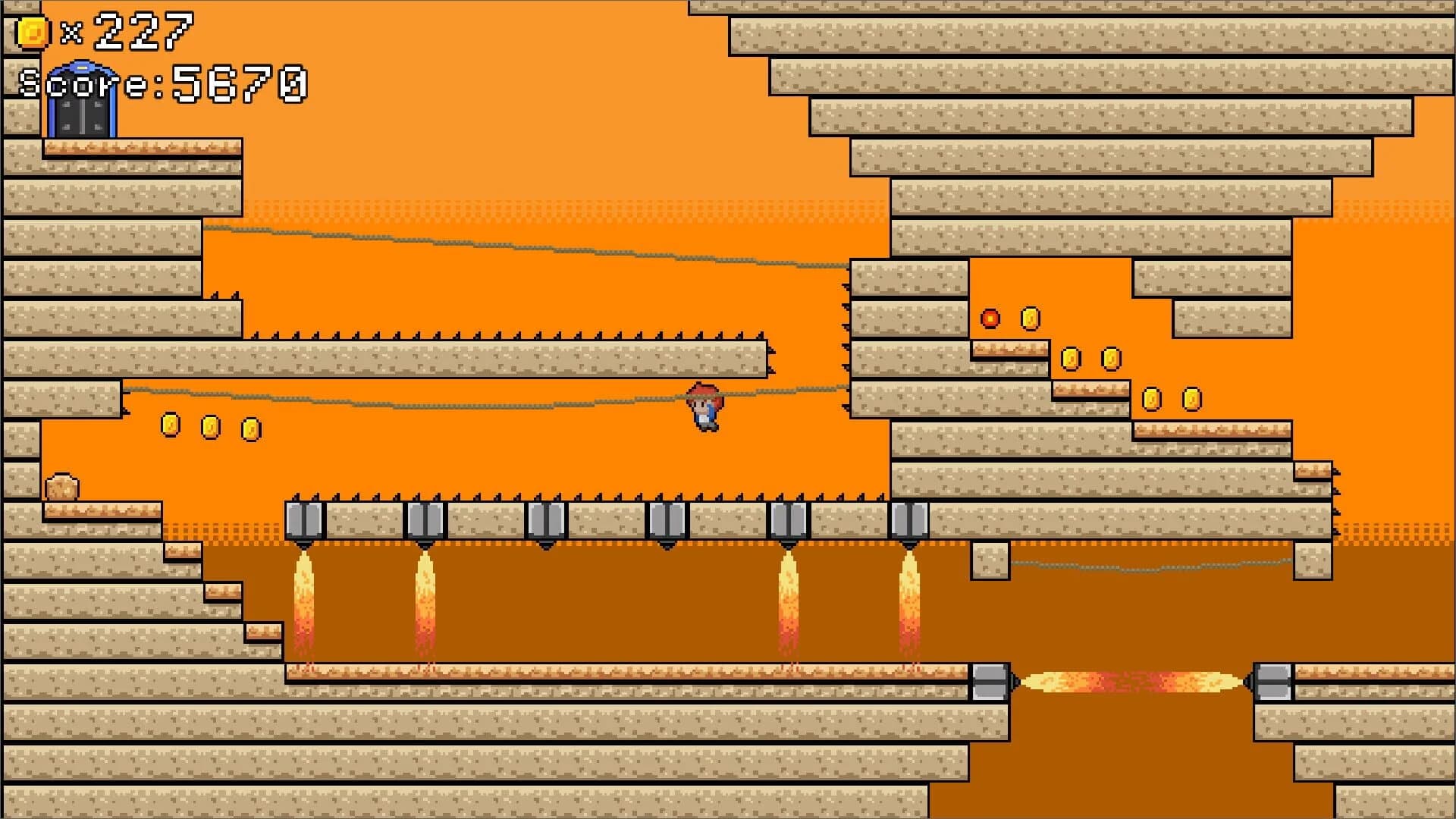
Task: Click the coin counter icon in the HUD
Action: pyautogui.click(x=30, y=30)
